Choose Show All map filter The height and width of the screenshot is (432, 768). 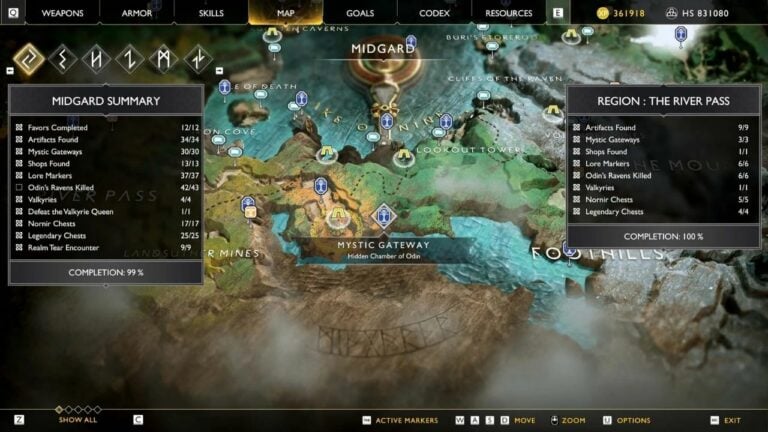click(77, 420)
